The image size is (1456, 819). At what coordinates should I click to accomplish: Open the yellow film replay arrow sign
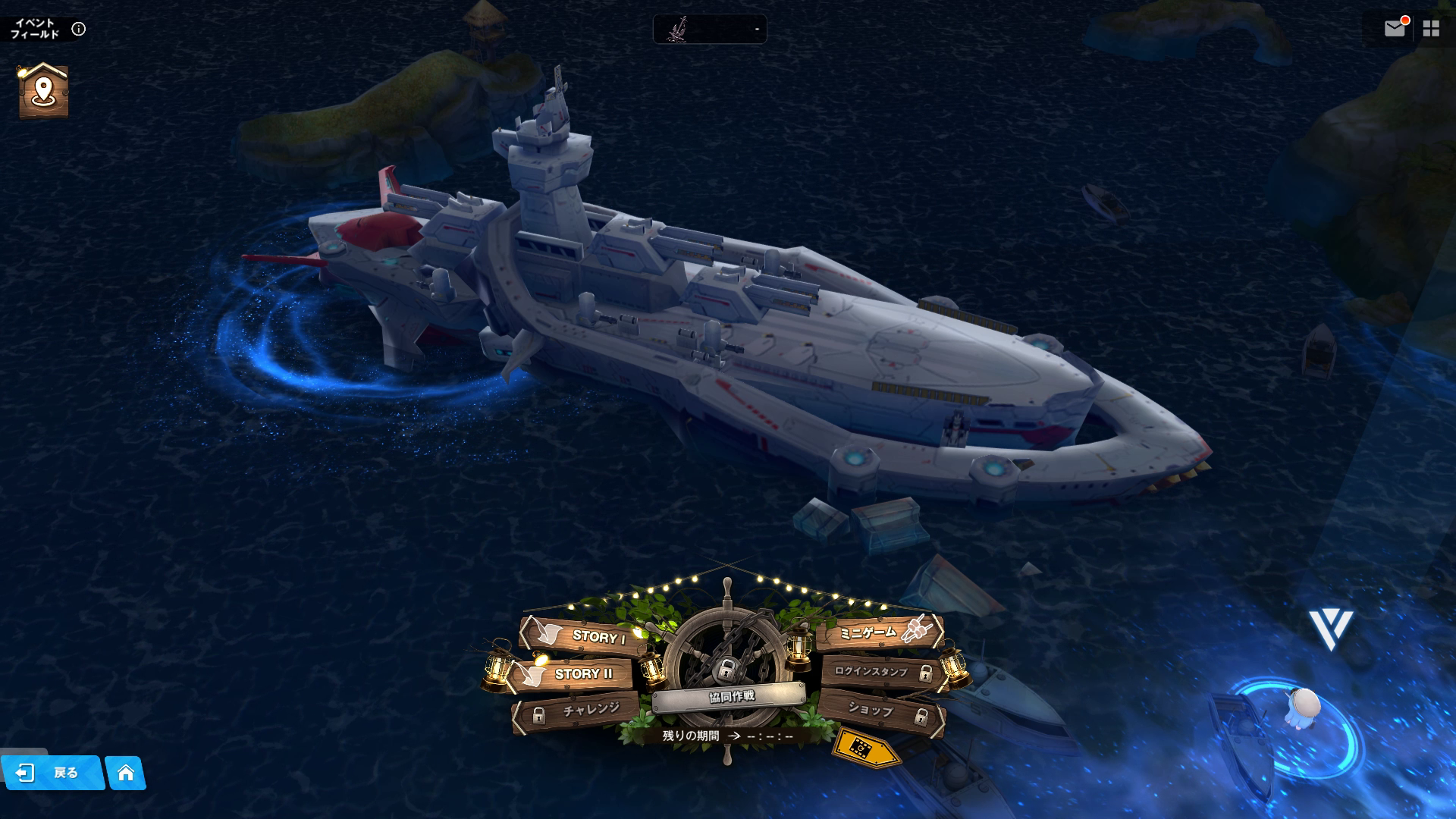[865, 748]
